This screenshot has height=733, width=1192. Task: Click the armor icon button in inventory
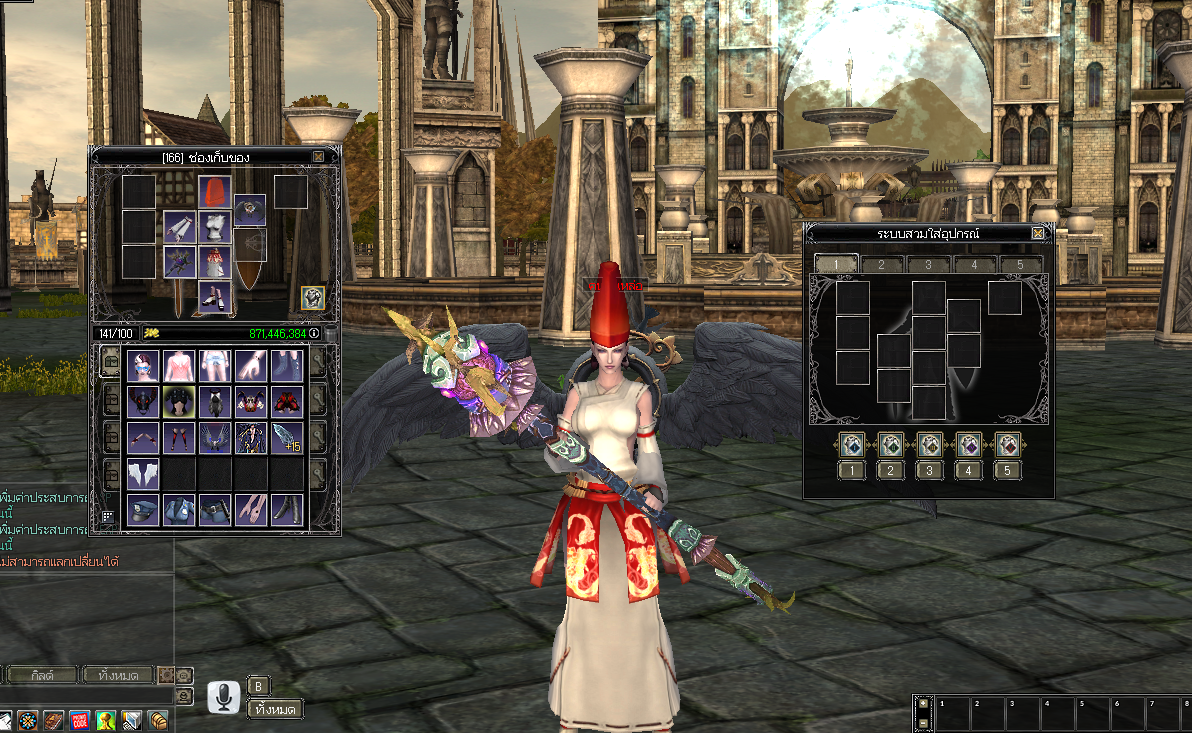[313, 298]
